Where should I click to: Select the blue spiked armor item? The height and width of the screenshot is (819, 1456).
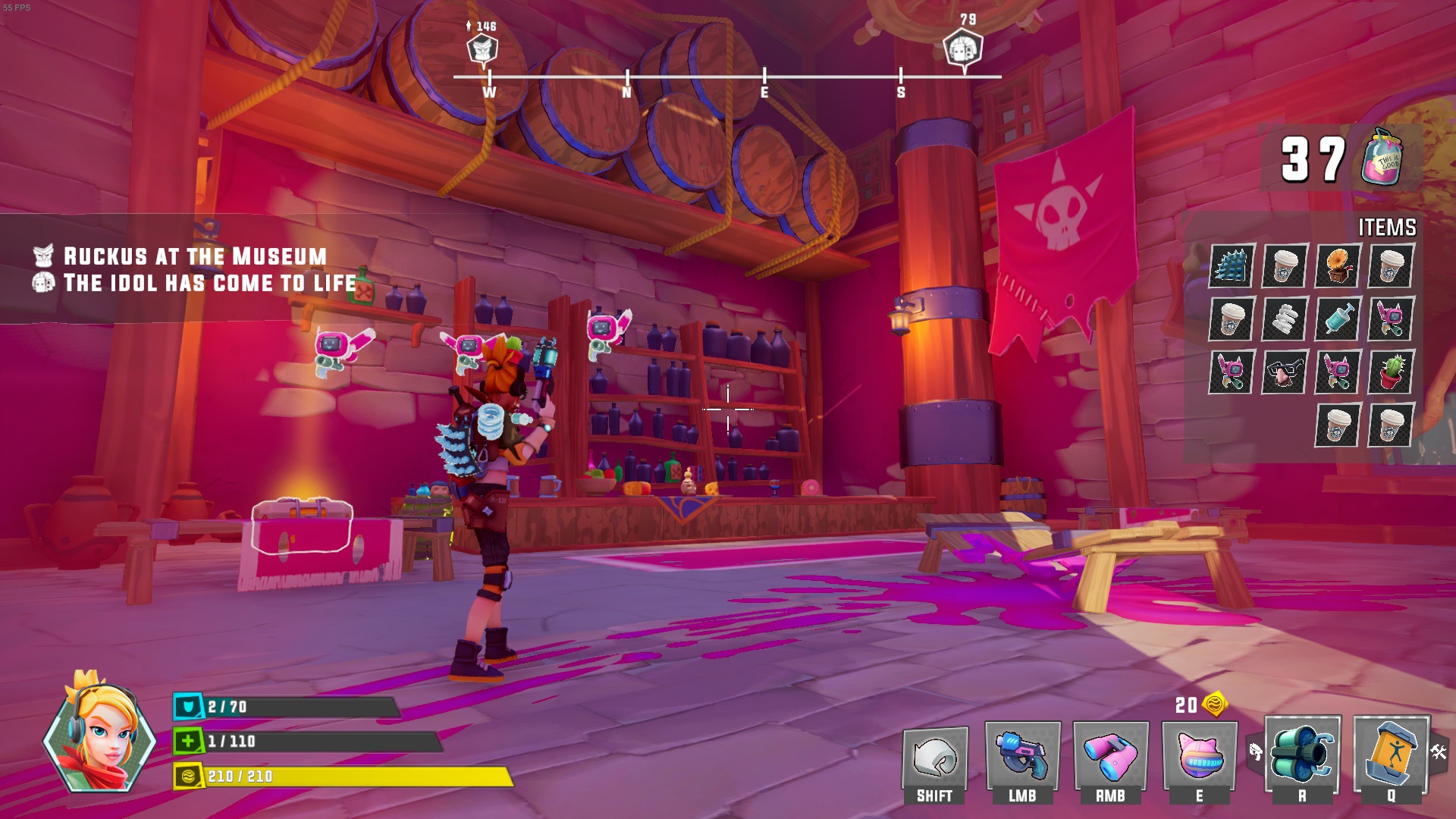[x=1232, y=266]
